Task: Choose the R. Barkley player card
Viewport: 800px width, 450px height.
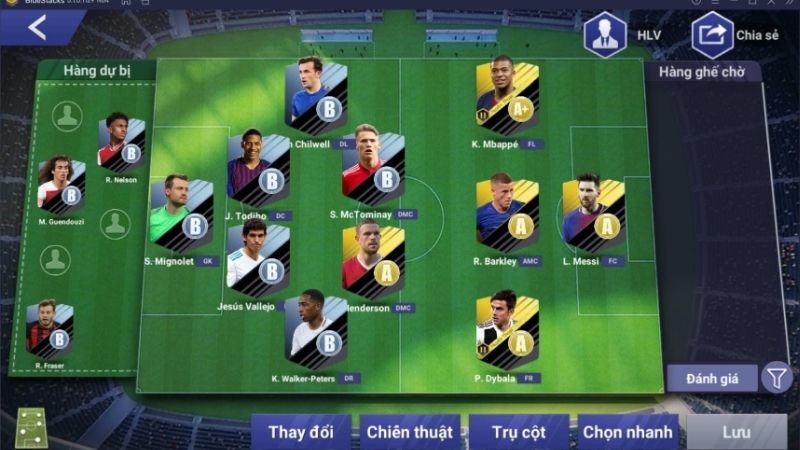Action: point(507,212)
